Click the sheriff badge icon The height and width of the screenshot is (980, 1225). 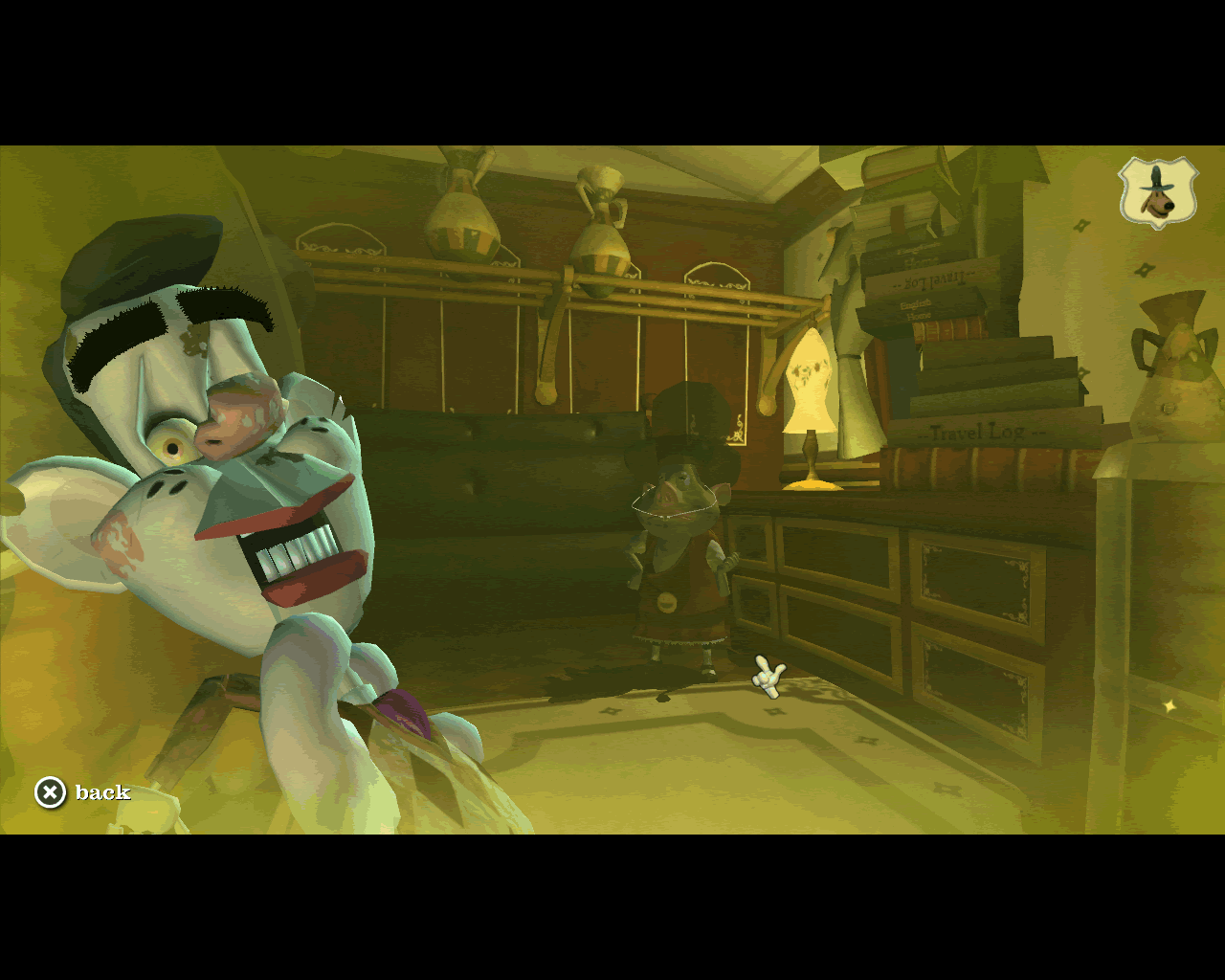pos(1159,193)
